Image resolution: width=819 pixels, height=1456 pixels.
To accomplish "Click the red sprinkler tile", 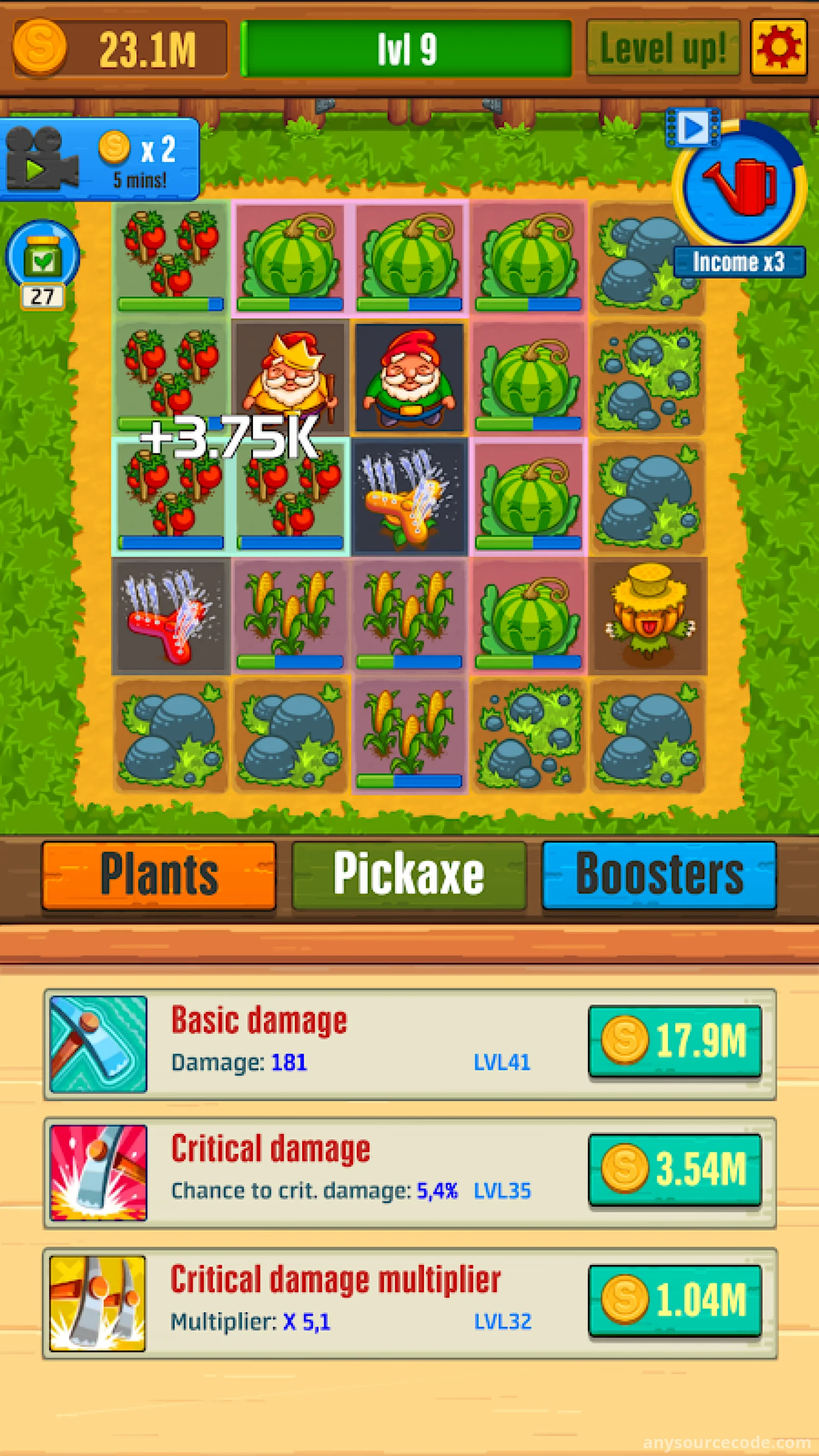I will point(170,615).
